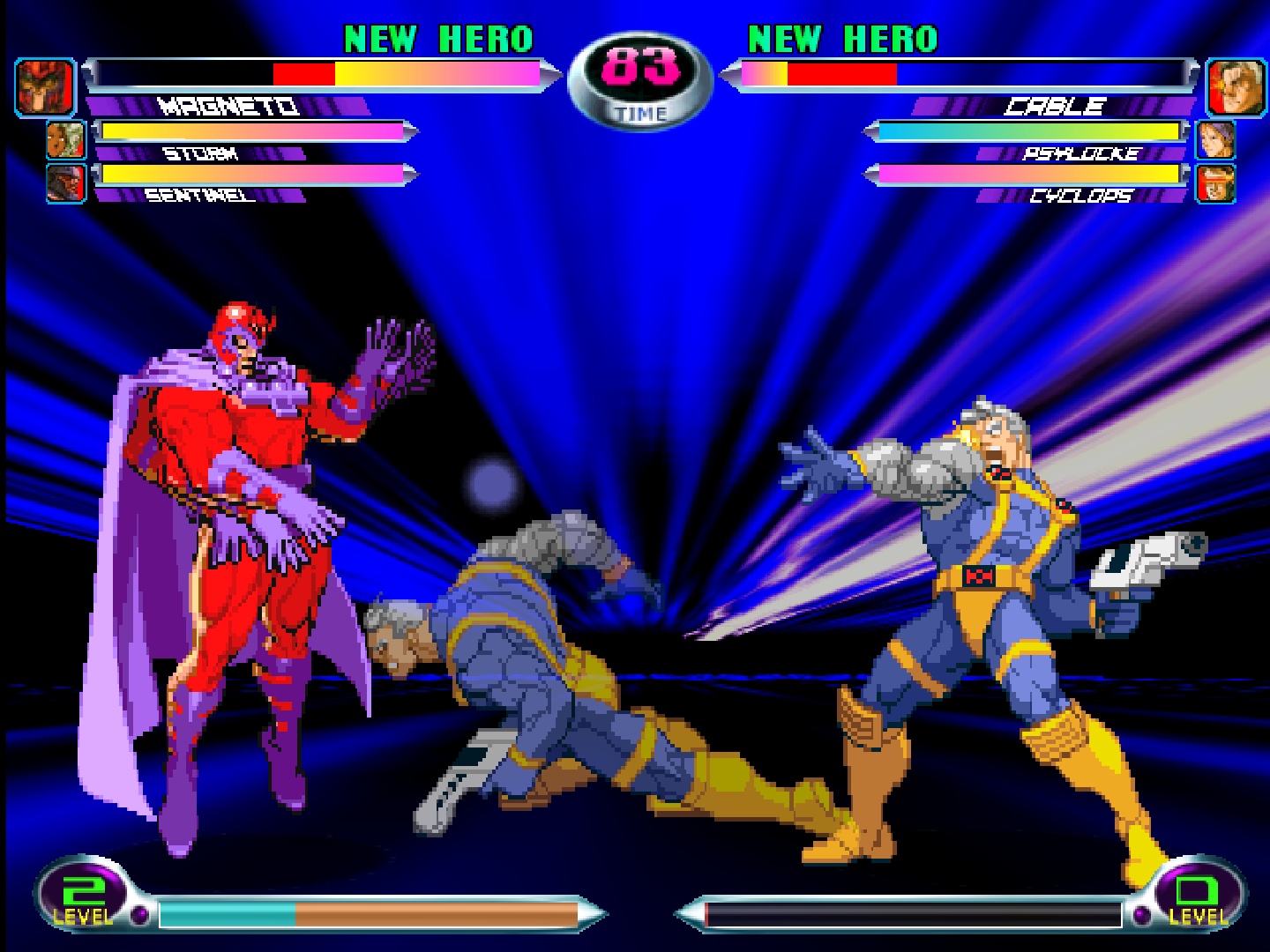
Task: Click Magneto's character portrait
Action: 44,87
